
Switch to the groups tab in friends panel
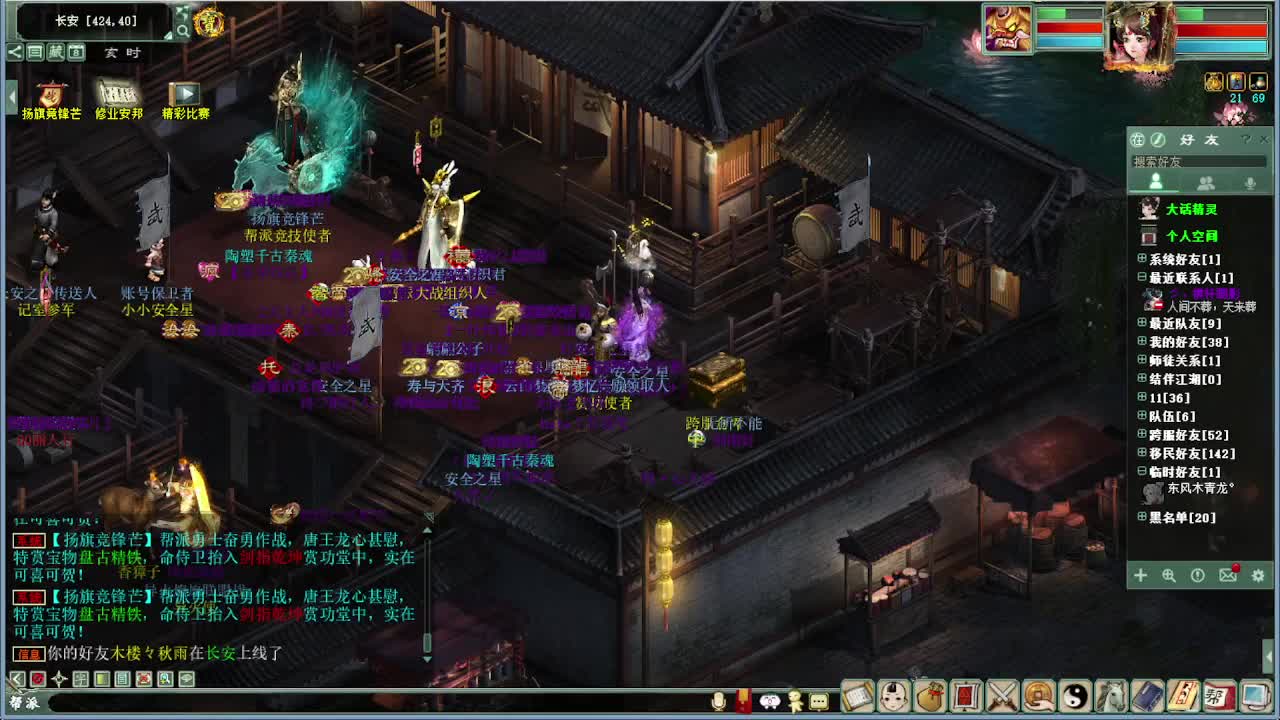click(x=1205, y=183)
